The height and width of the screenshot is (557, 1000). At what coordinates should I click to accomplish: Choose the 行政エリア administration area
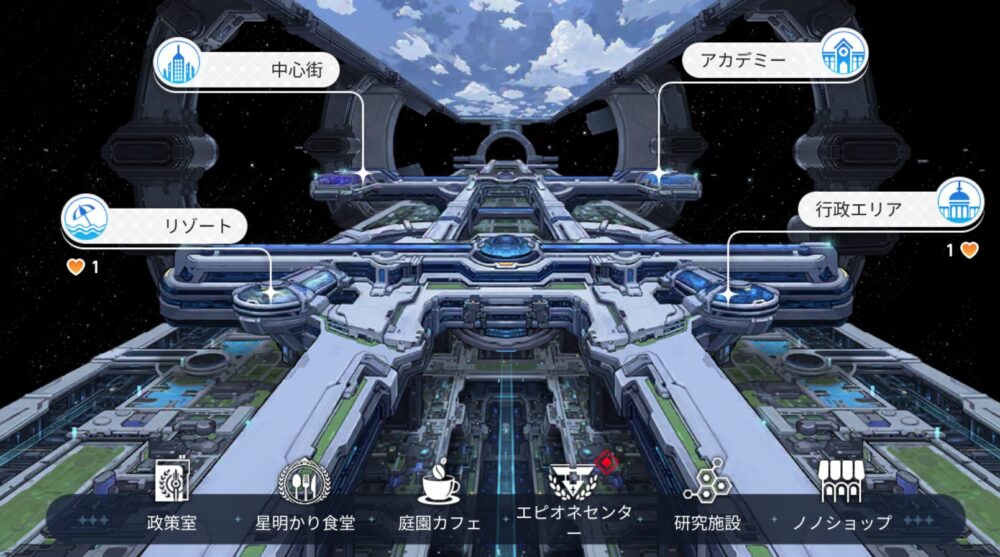[x=886, y=209]
